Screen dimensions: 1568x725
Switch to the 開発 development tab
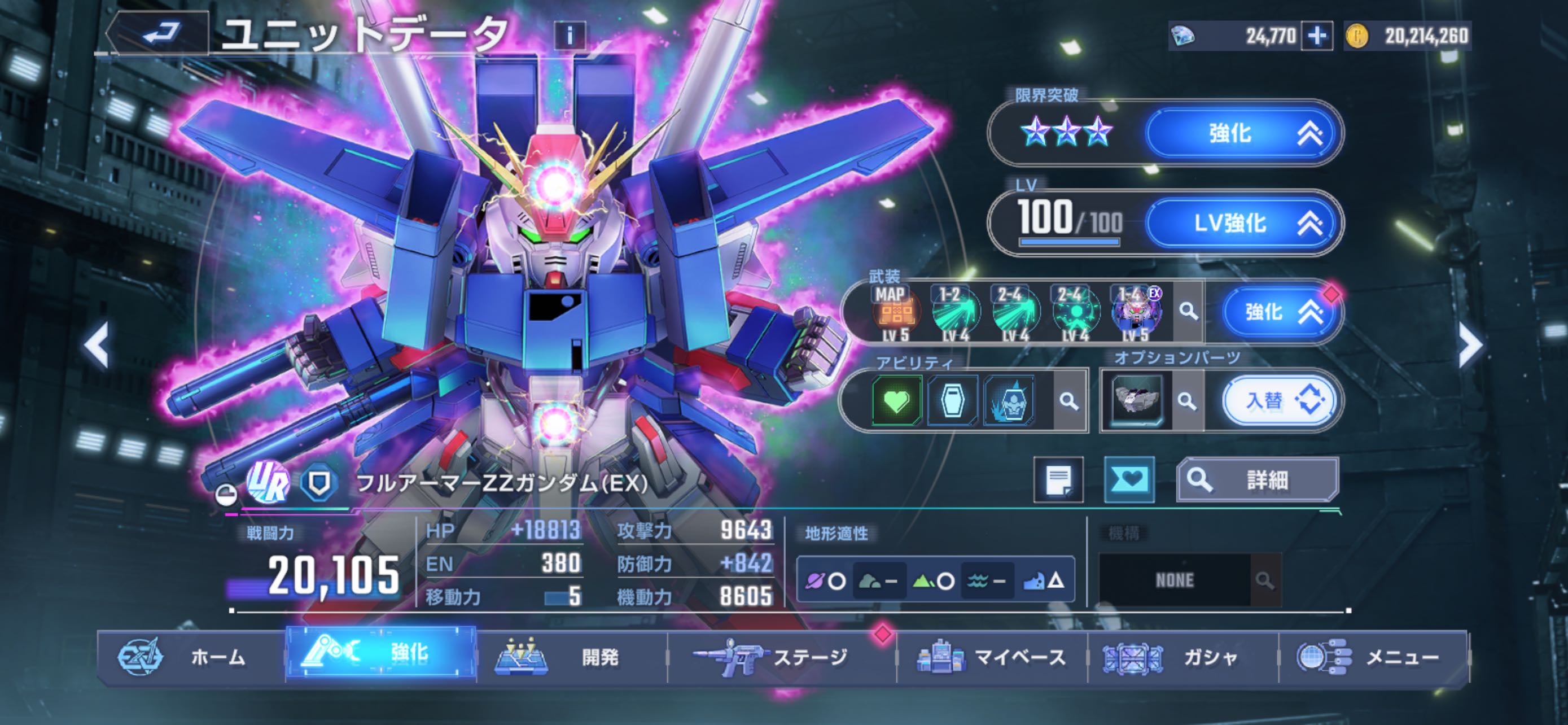click(571, 657)
